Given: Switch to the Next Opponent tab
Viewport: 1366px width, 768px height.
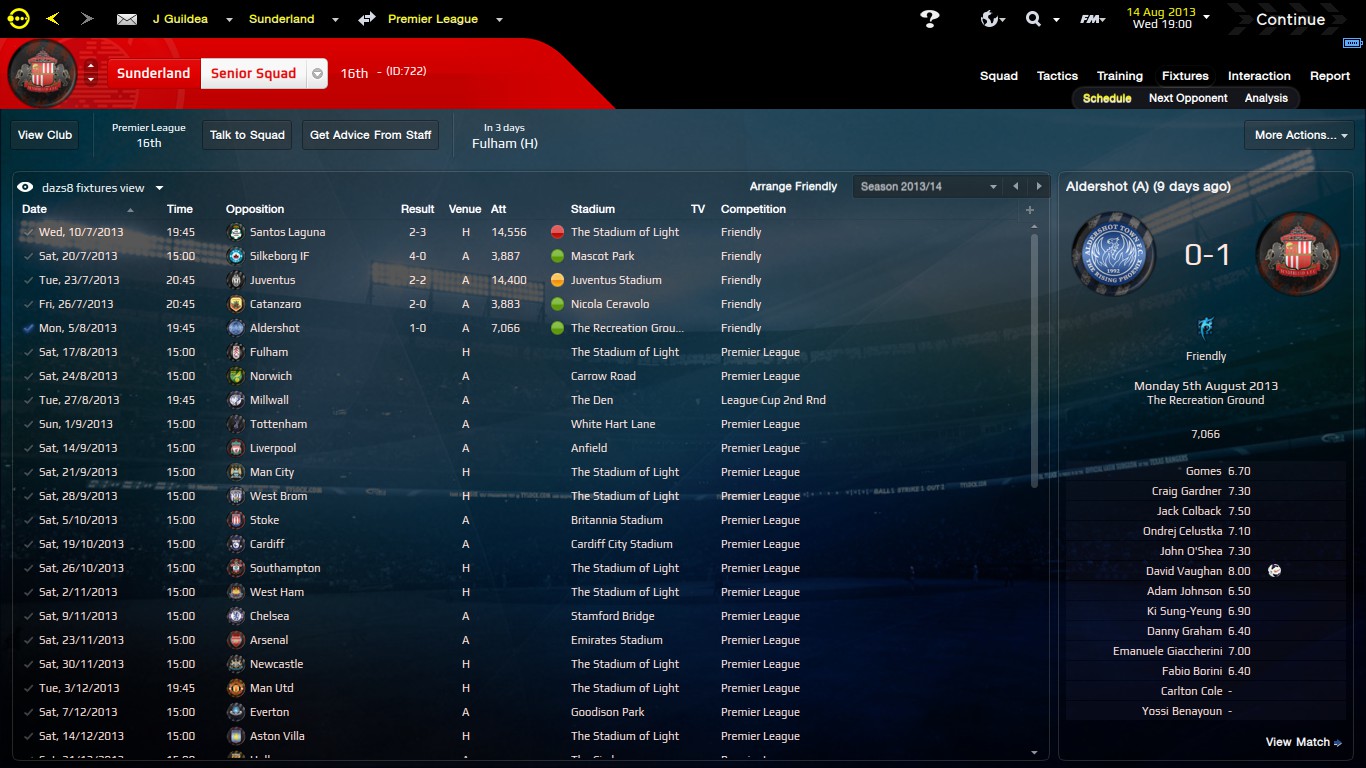Looking at the screenshot, I should 1188,98.
